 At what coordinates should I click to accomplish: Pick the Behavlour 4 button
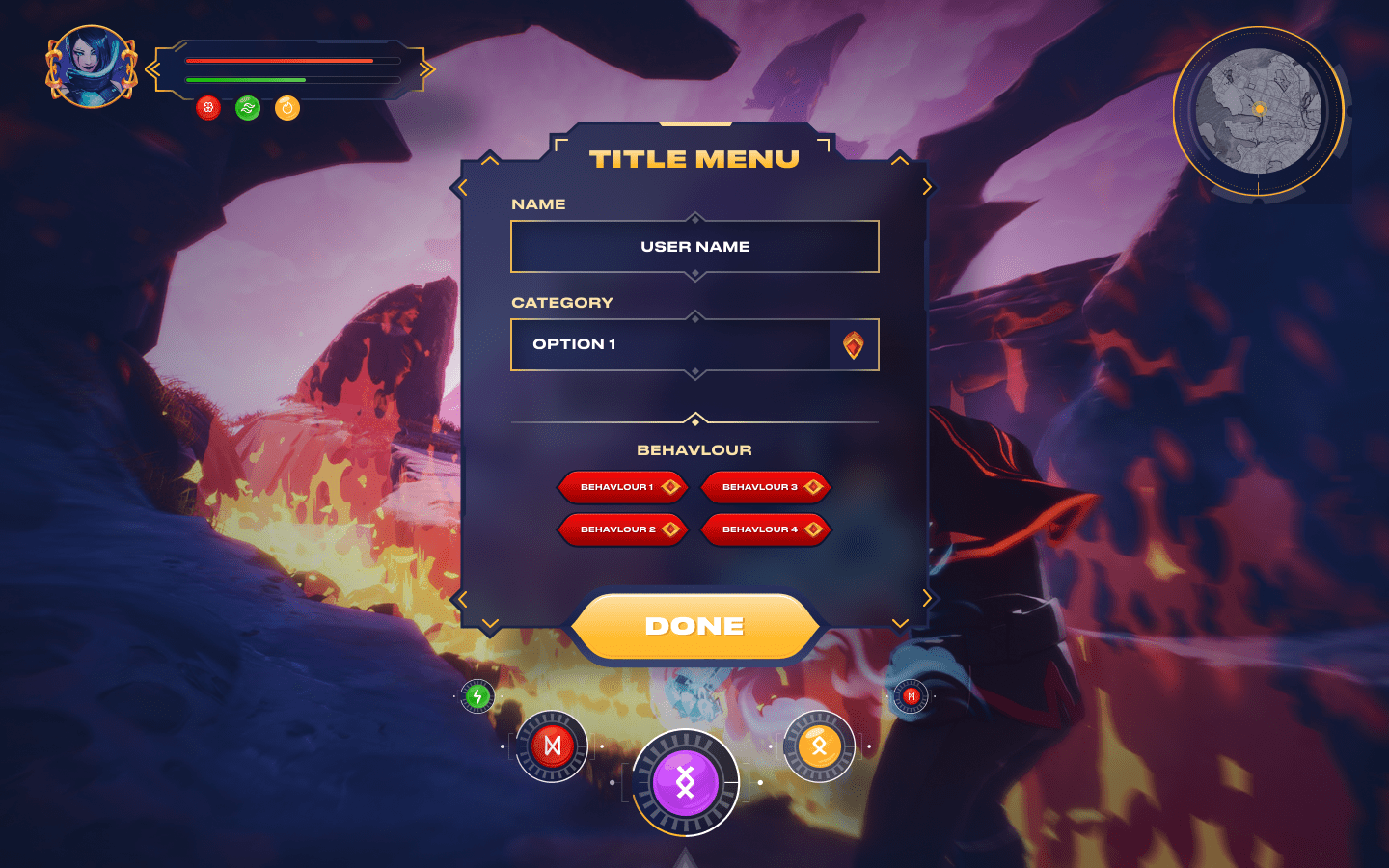[766, 529]
